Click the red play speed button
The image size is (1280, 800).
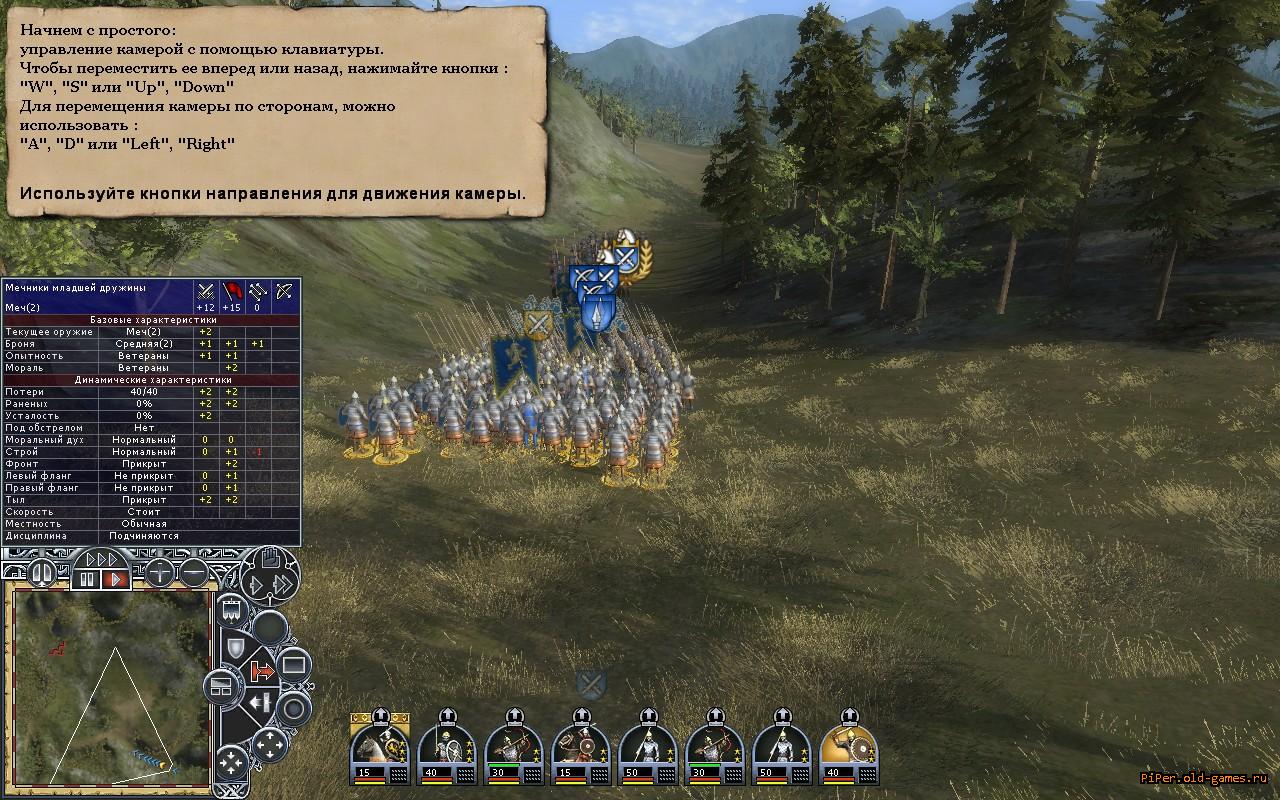(x=115, y=578)
